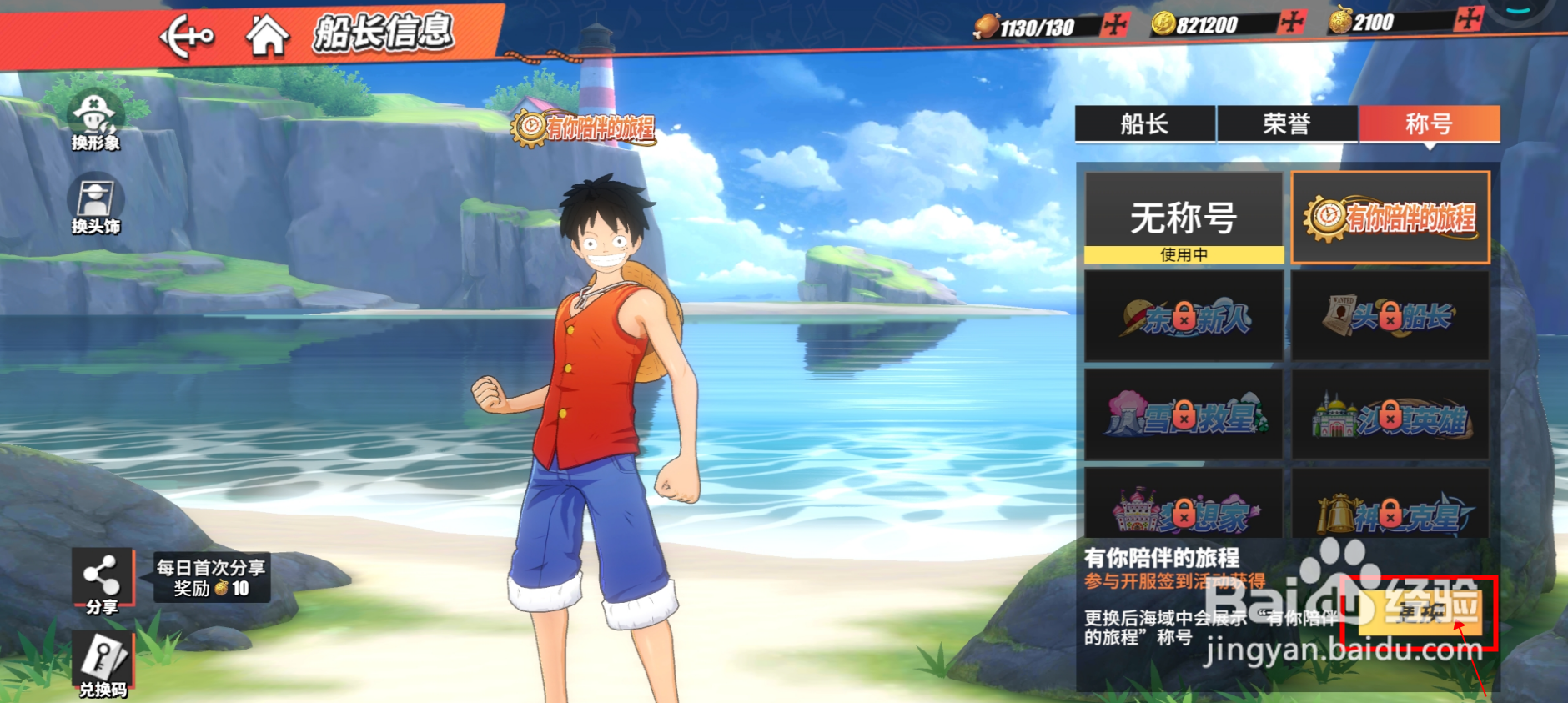
Task: Select the locked 东海新人 title
Action: click(1184, 317)
